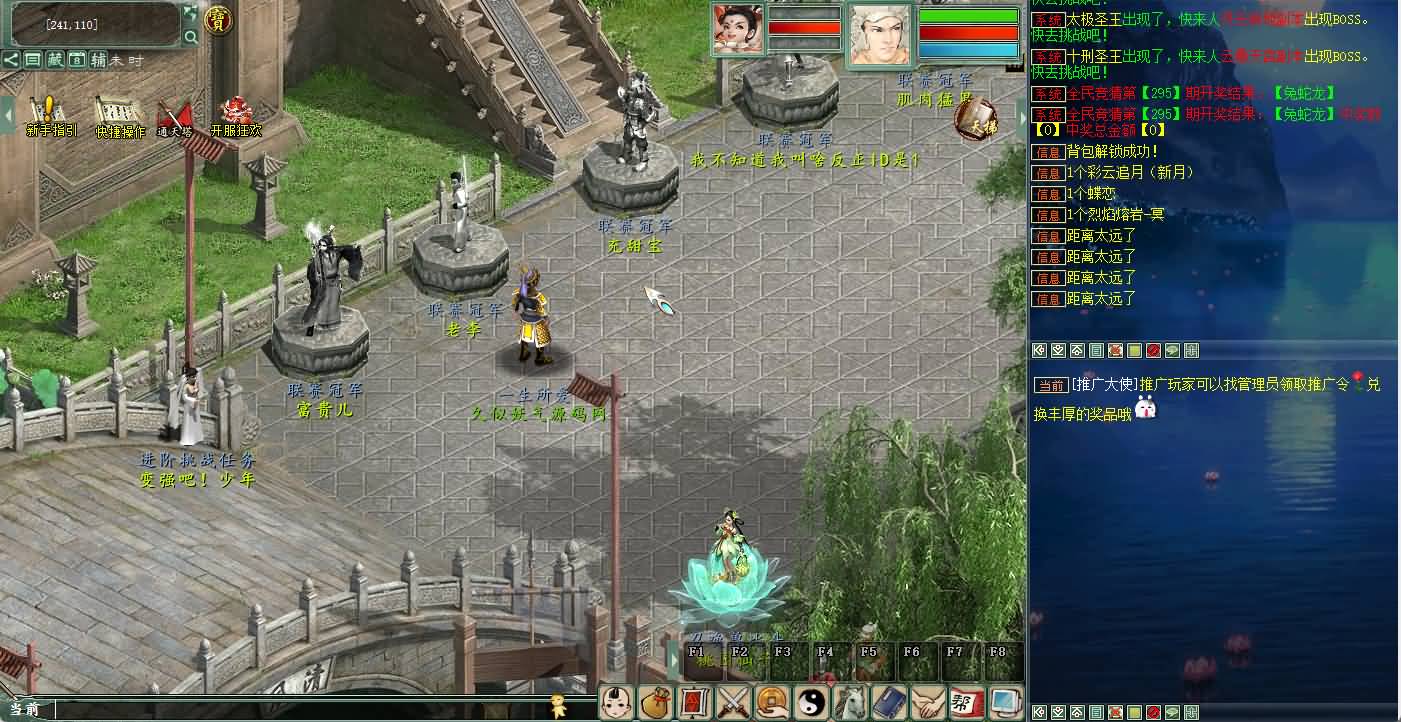
Task: Open the 辅 assist button
Action: (x=98, y=60)
